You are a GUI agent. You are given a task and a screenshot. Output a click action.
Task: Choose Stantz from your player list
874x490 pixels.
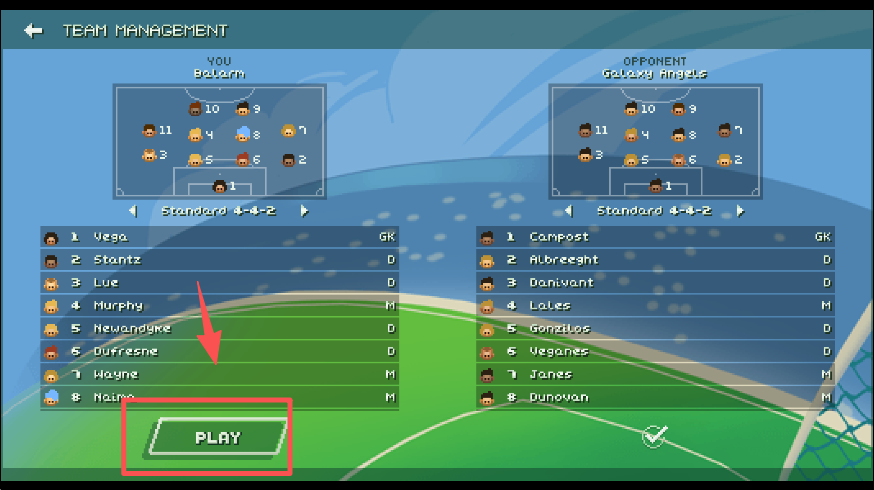[219, 260]
